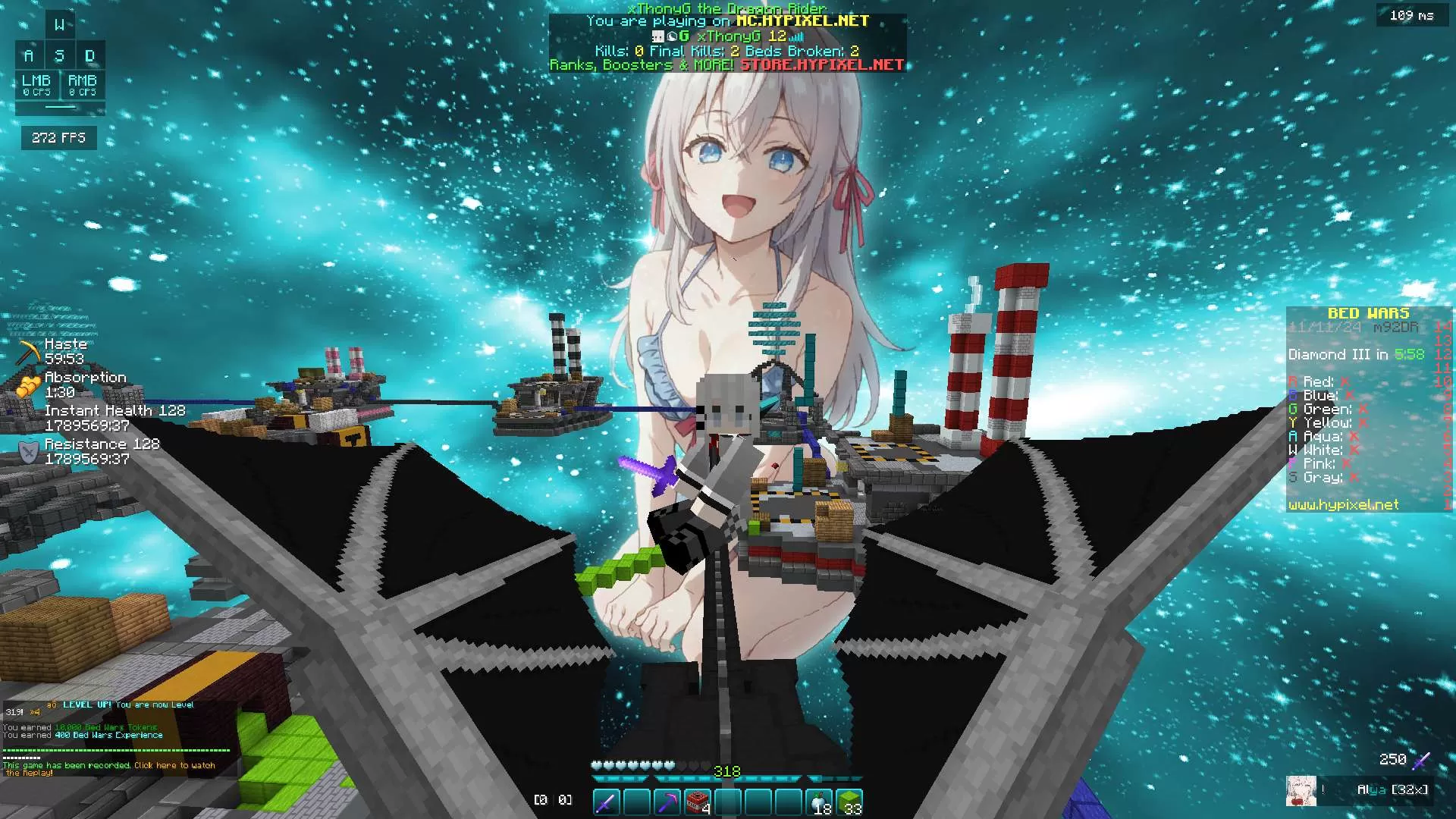Toggle the LMB CPS counter

[x=36, y=85]
